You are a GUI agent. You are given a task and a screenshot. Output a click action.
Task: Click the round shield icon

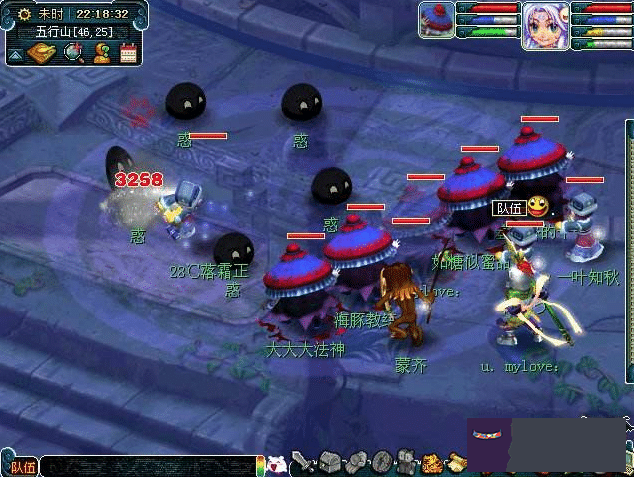[381, 463]
